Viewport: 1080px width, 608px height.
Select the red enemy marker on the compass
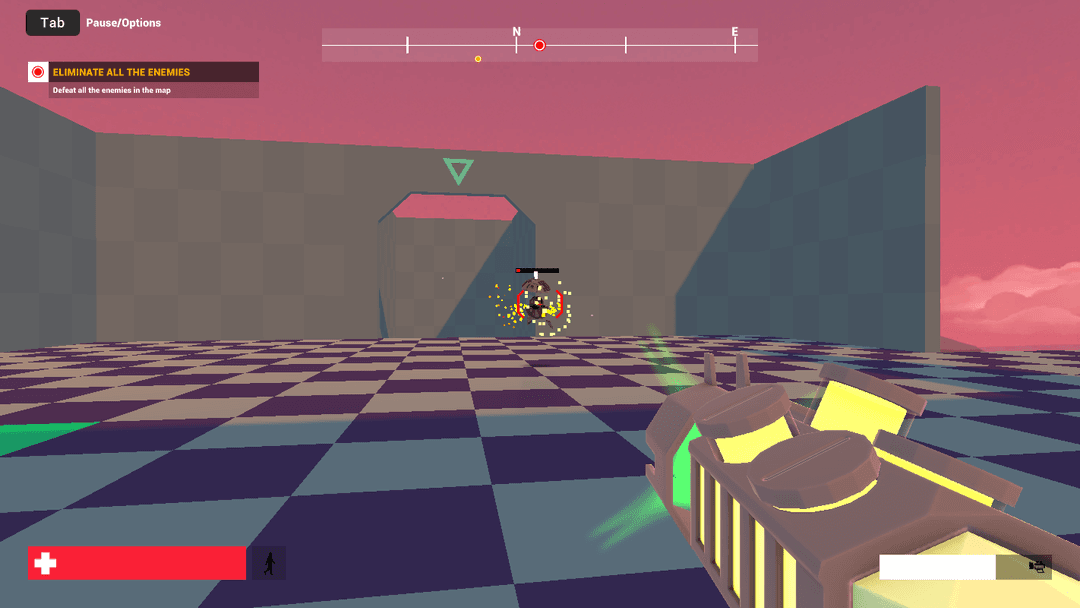[540, 45]
